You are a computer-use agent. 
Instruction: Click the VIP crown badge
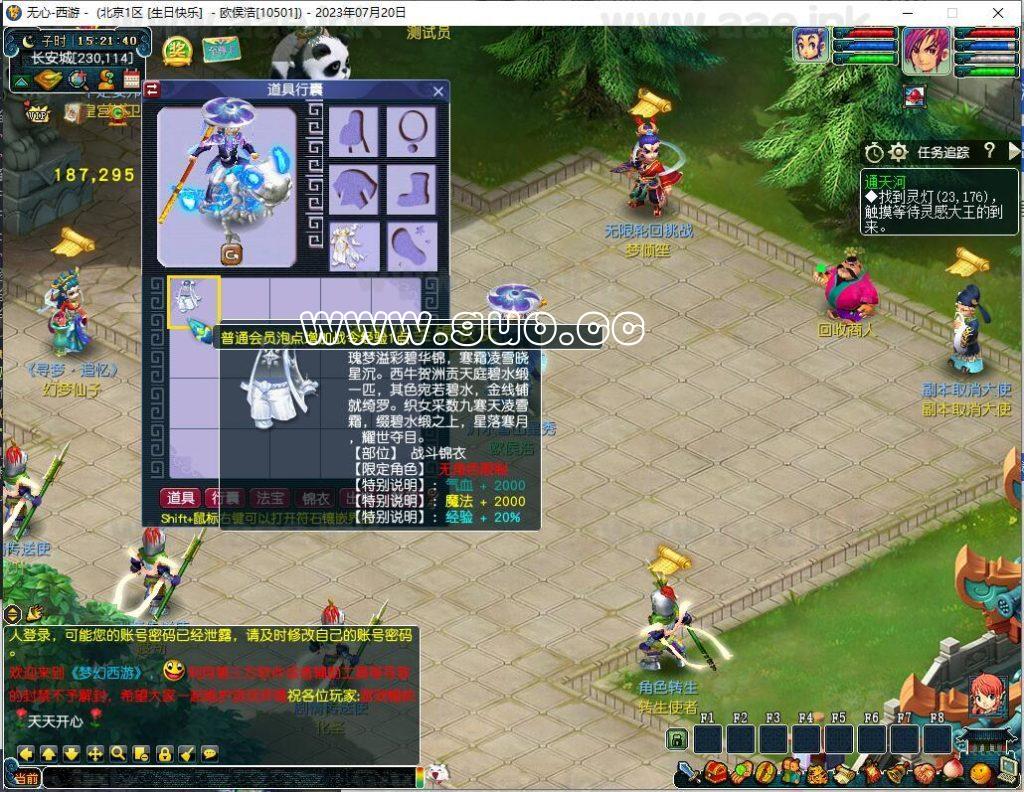[39, 113]
